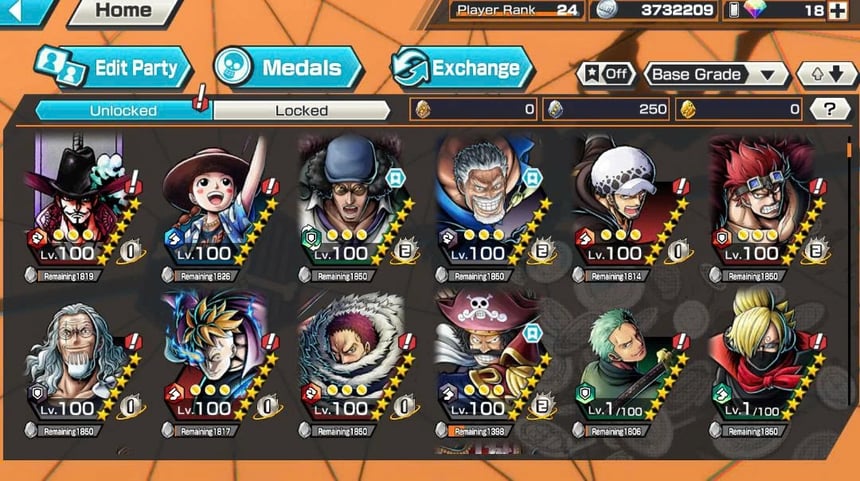Add rainbow diamonds with the plus button
Image resolution: width=860 pixels, height=481 pixels.
click(843, 11)
